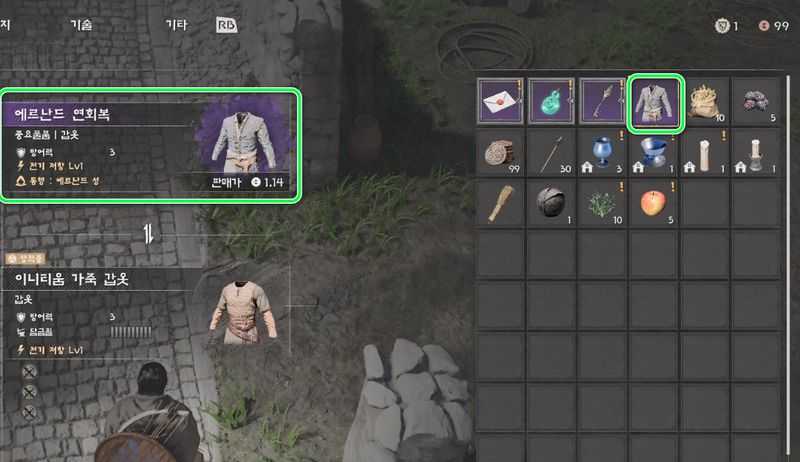
Task: Select the white candle slot
Action: coord(708,153)
